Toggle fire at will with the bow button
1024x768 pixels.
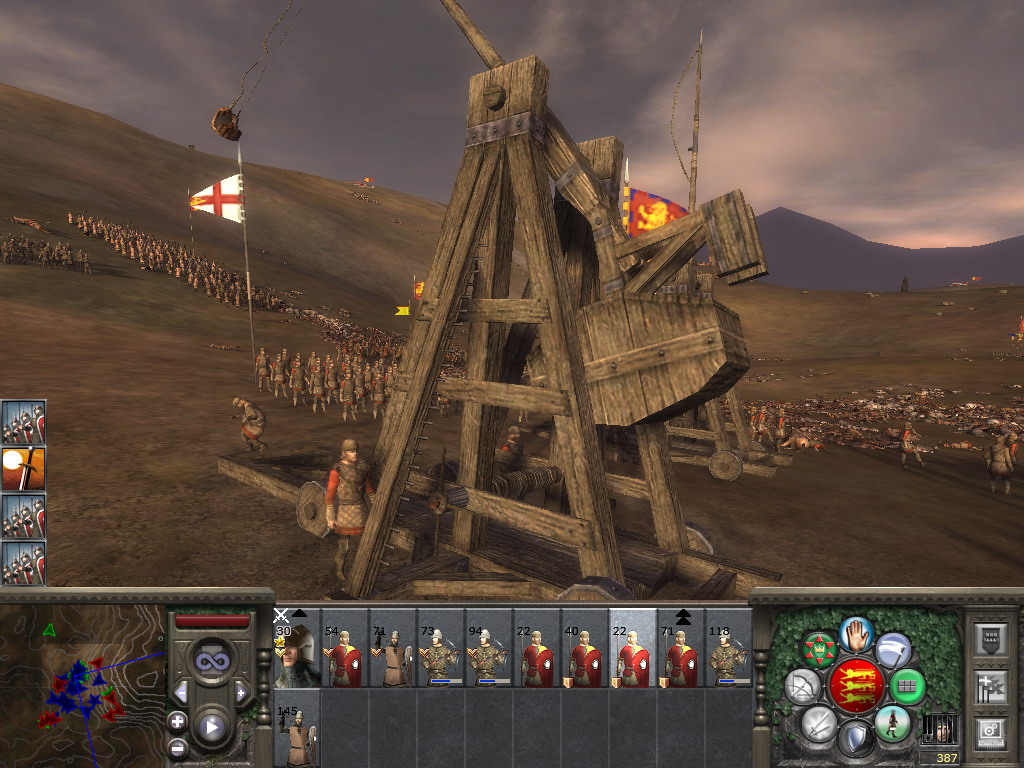click(802, 686)
